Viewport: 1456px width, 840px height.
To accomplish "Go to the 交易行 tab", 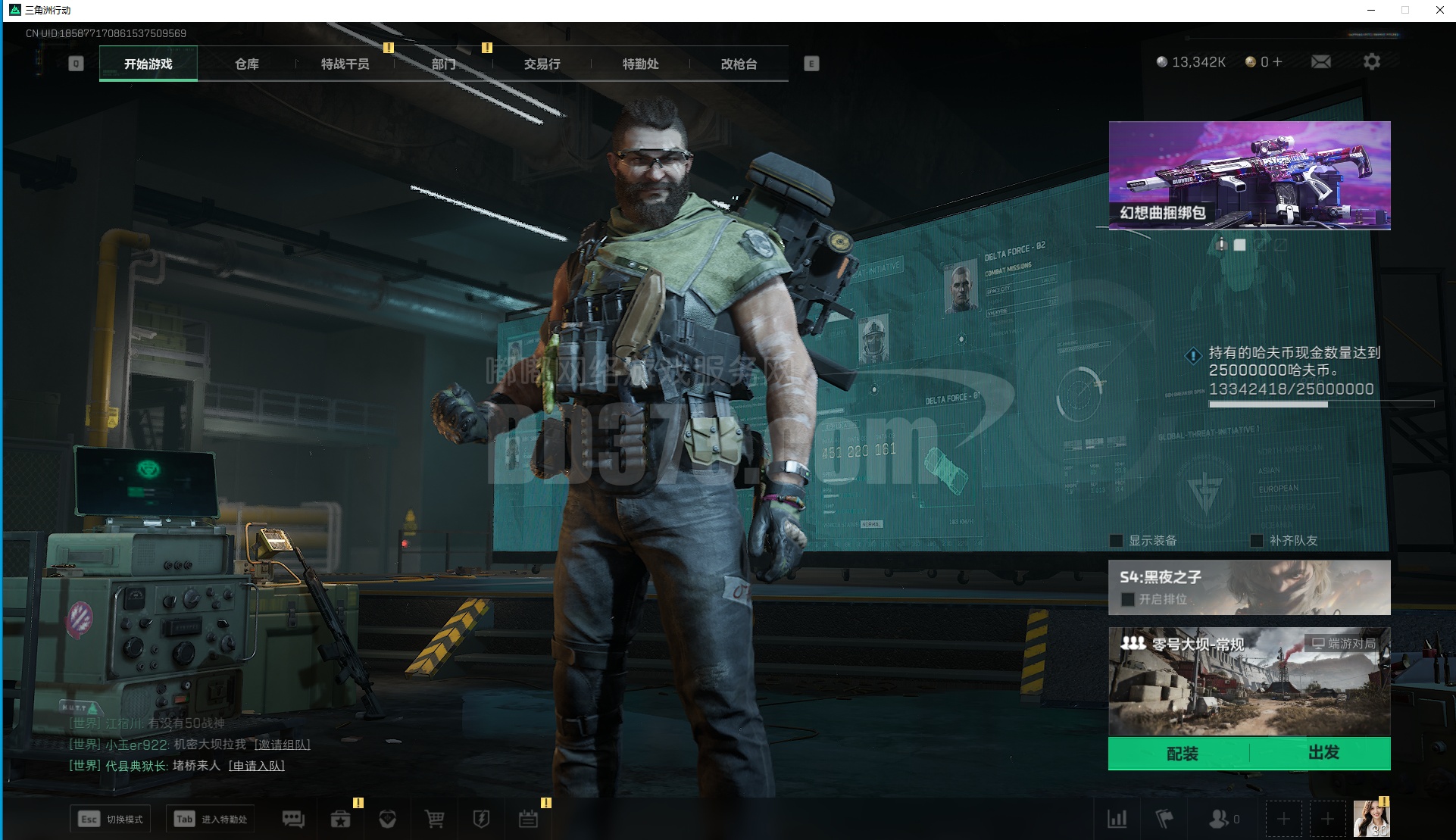I will tap(542, 64).
